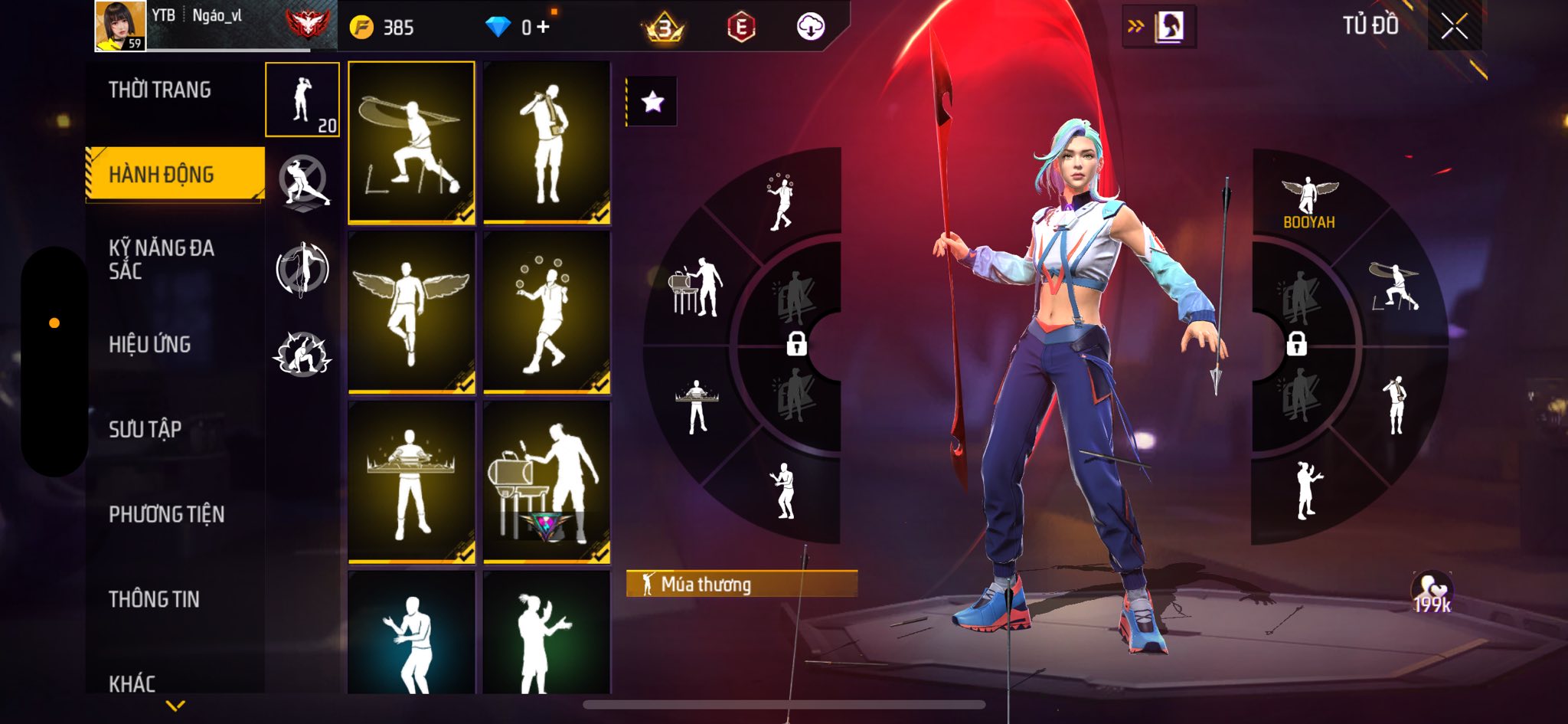Go to the Phương Tiện category
1568x724 pixels.
[166, 514]
